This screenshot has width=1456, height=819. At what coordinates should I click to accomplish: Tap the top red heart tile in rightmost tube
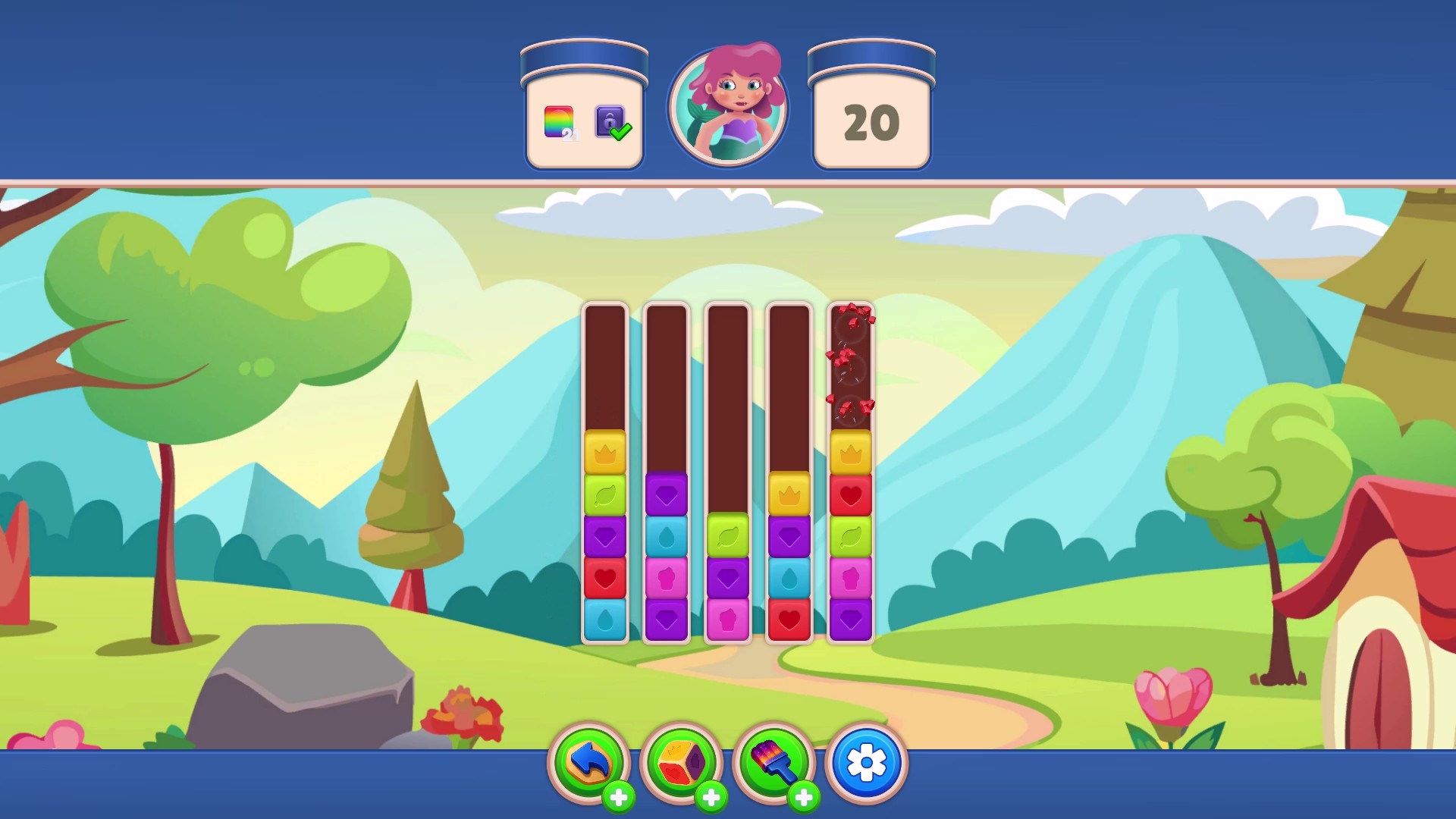[x=851, y=494]
